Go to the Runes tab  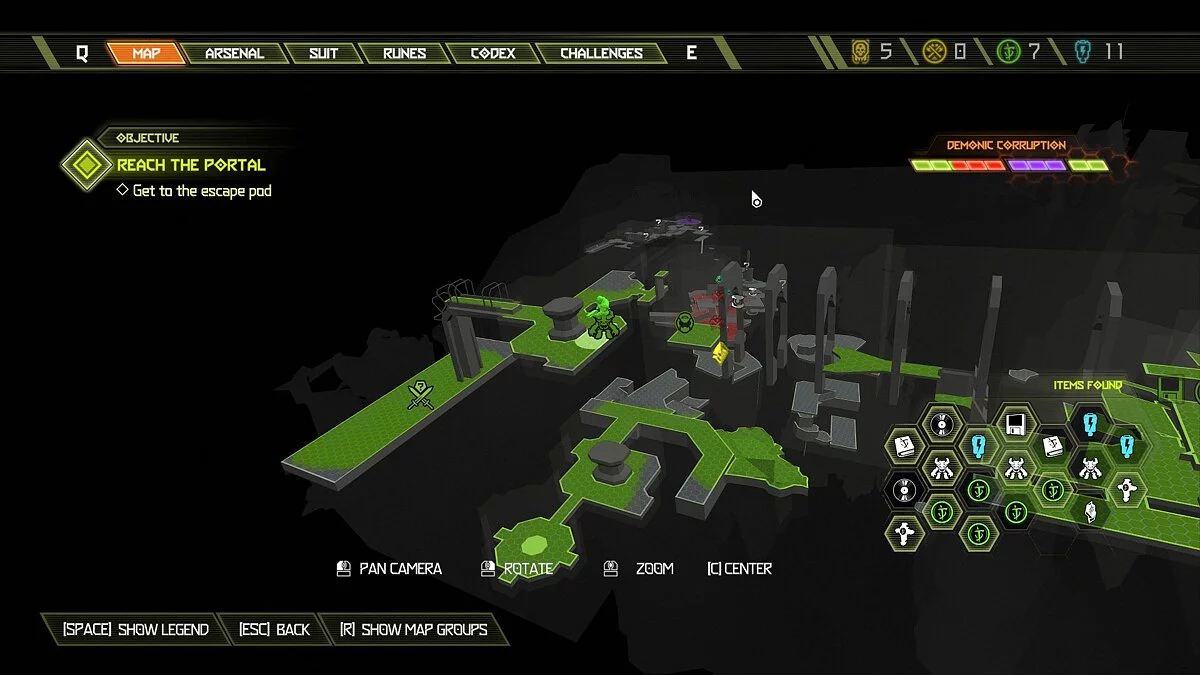[404, 53]
